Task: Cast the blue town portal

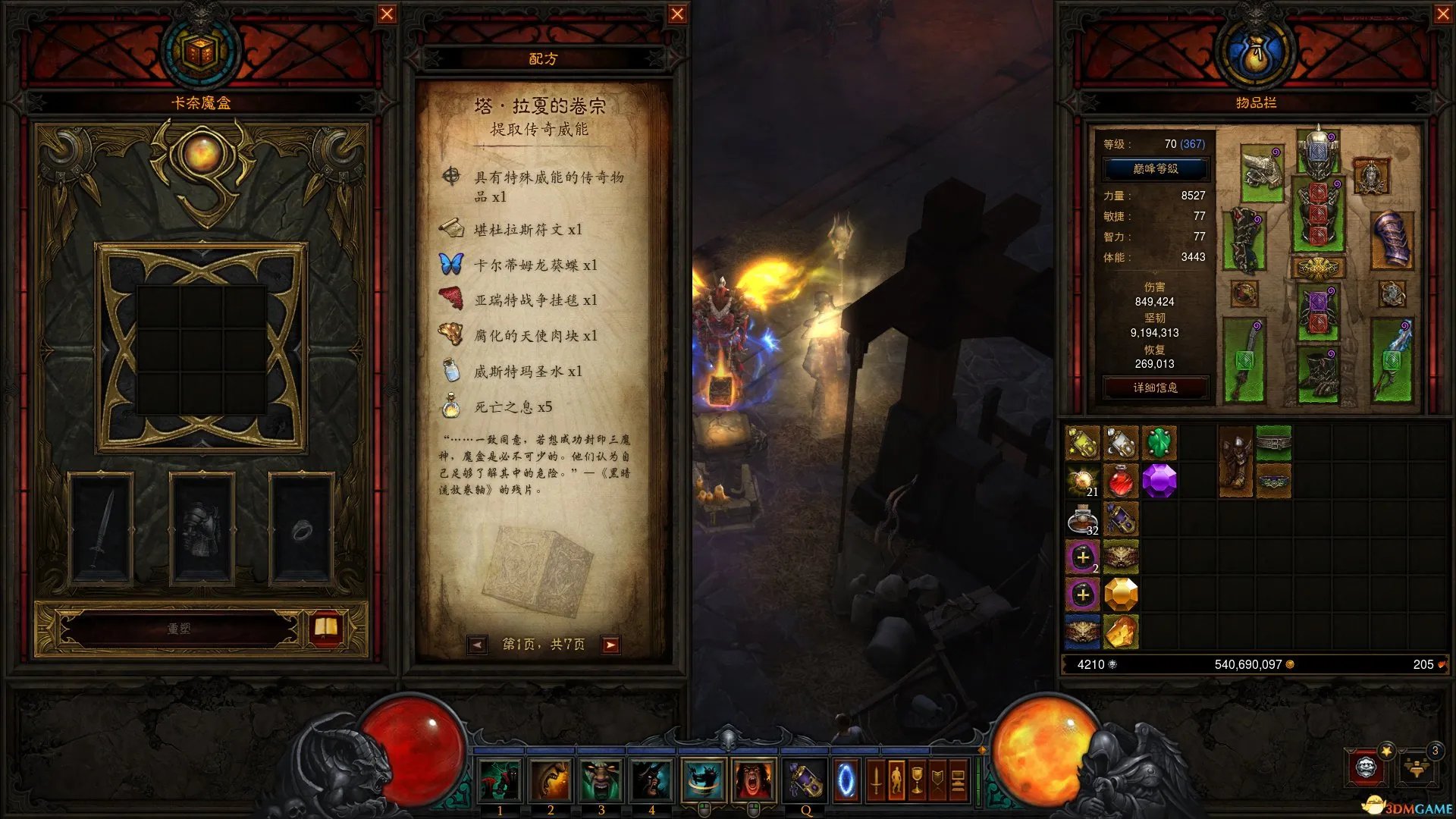Action: click(x=846, y=780)
